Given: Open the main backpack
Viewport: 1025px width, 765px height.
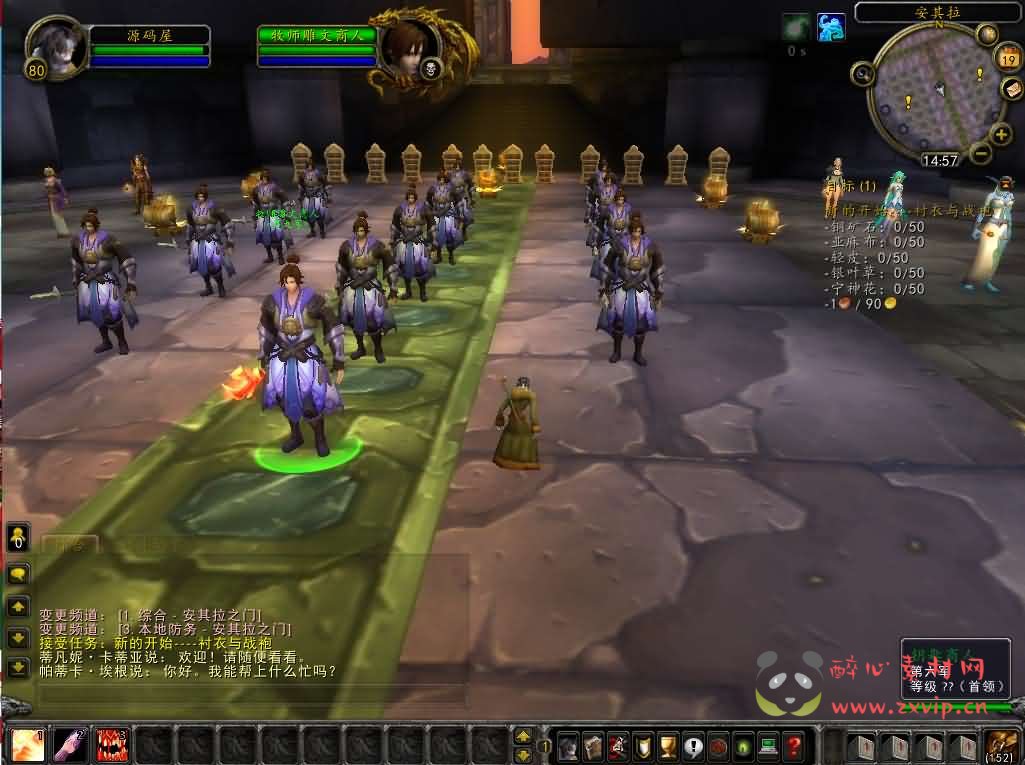Looking at the screenshot, I should [1001, 745].
